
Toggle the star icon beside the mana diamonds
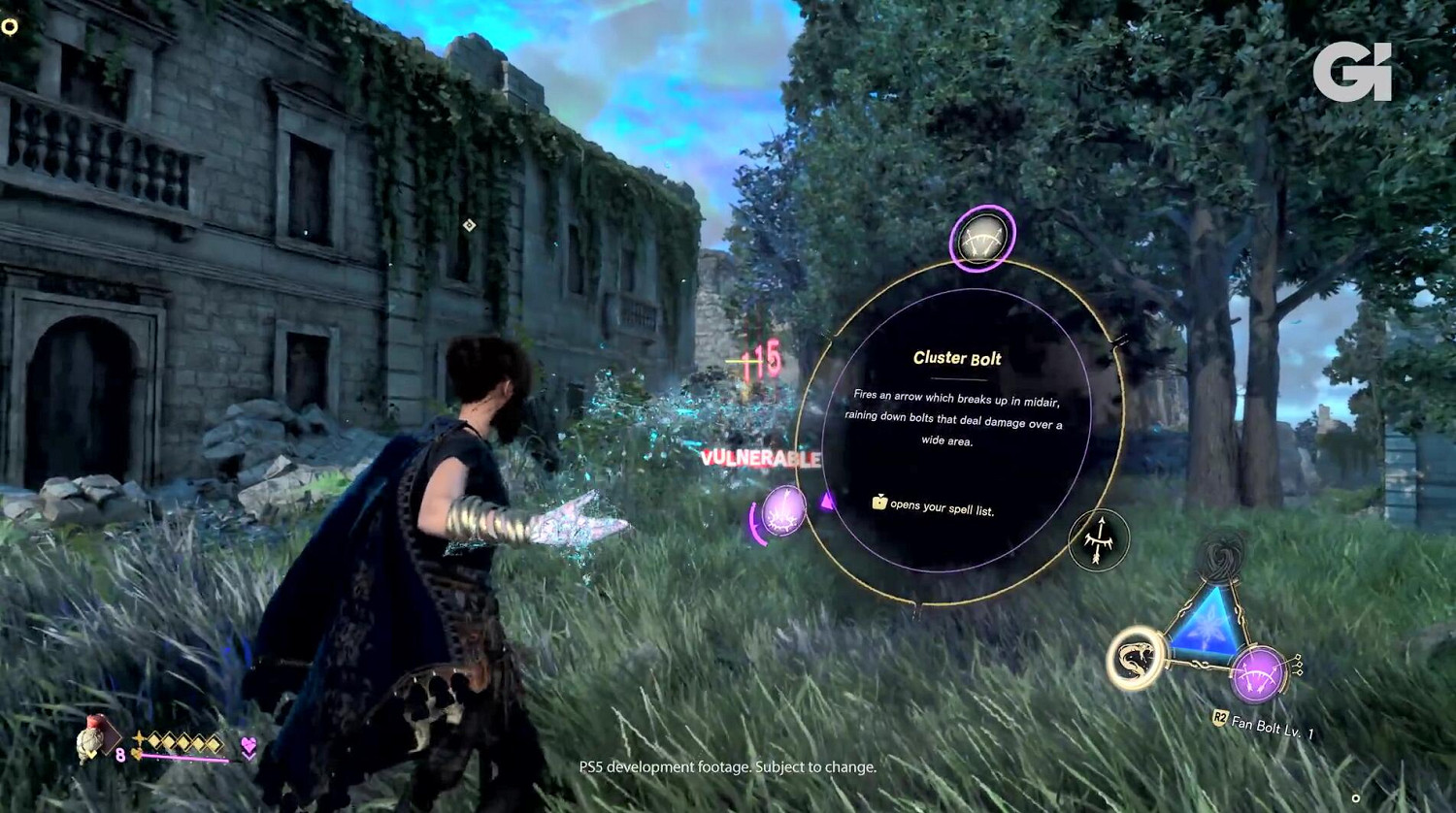coord(139,737)
